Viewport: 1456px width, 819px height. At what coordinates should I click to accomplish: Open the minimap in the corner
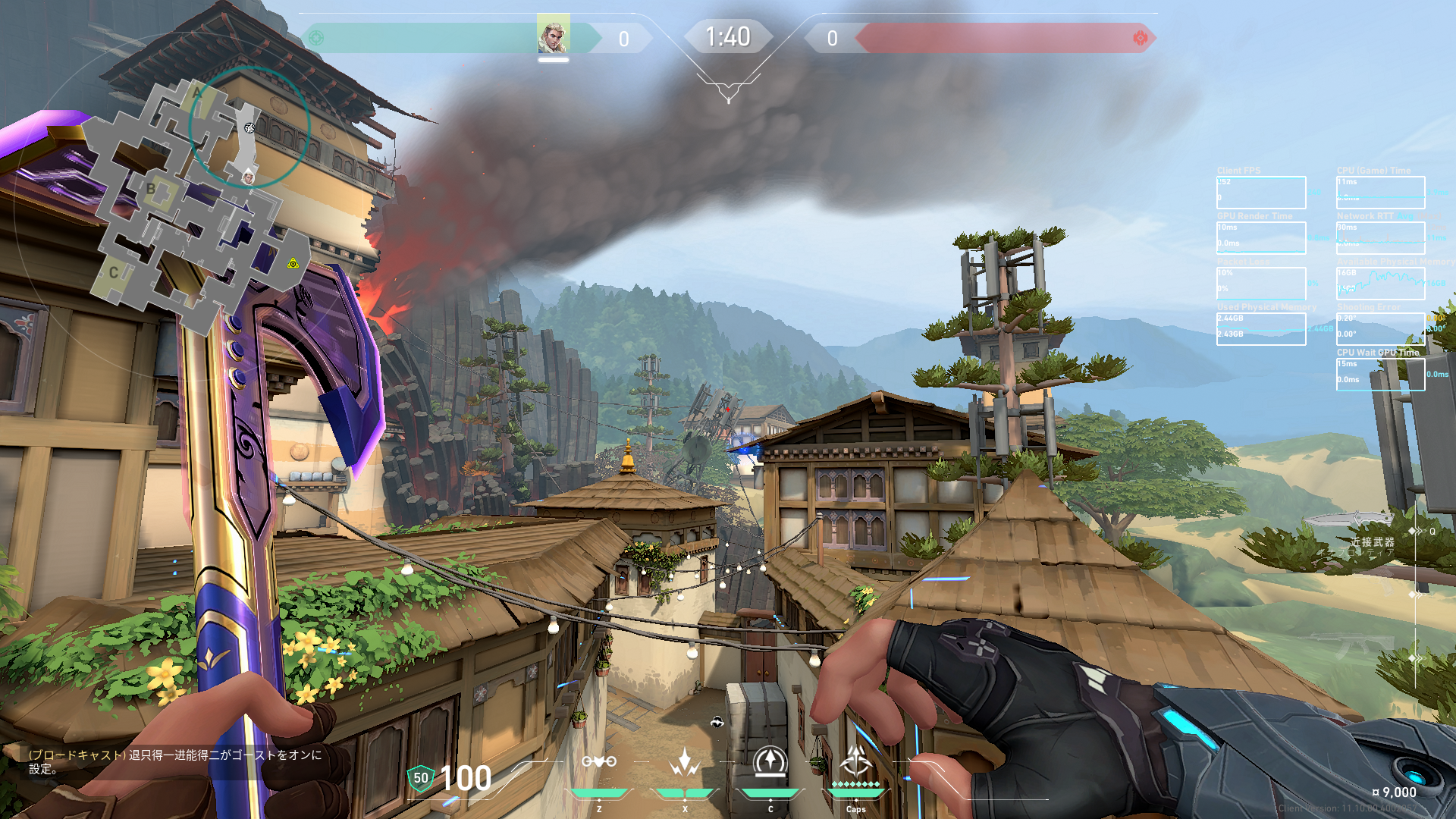[199, 205]
